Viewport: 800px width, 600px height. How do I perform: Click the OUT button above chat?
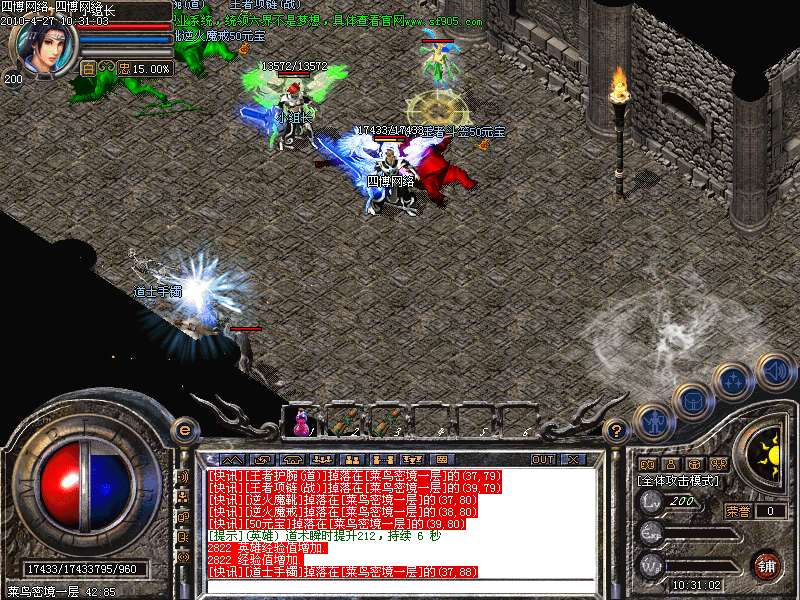tap(542, 460)
